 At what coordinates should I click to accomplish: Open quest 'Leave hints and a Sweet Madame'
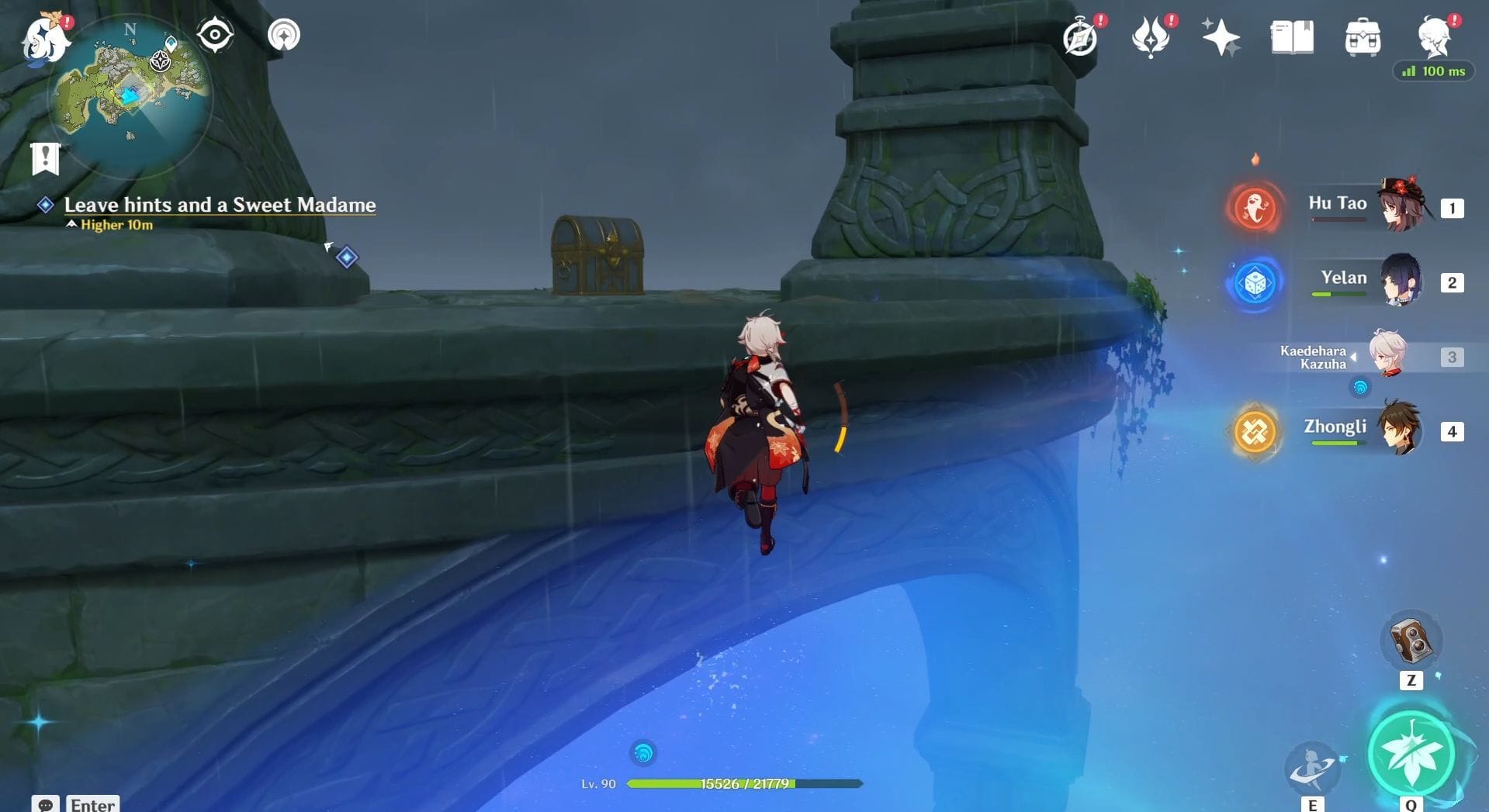[220, 205]
